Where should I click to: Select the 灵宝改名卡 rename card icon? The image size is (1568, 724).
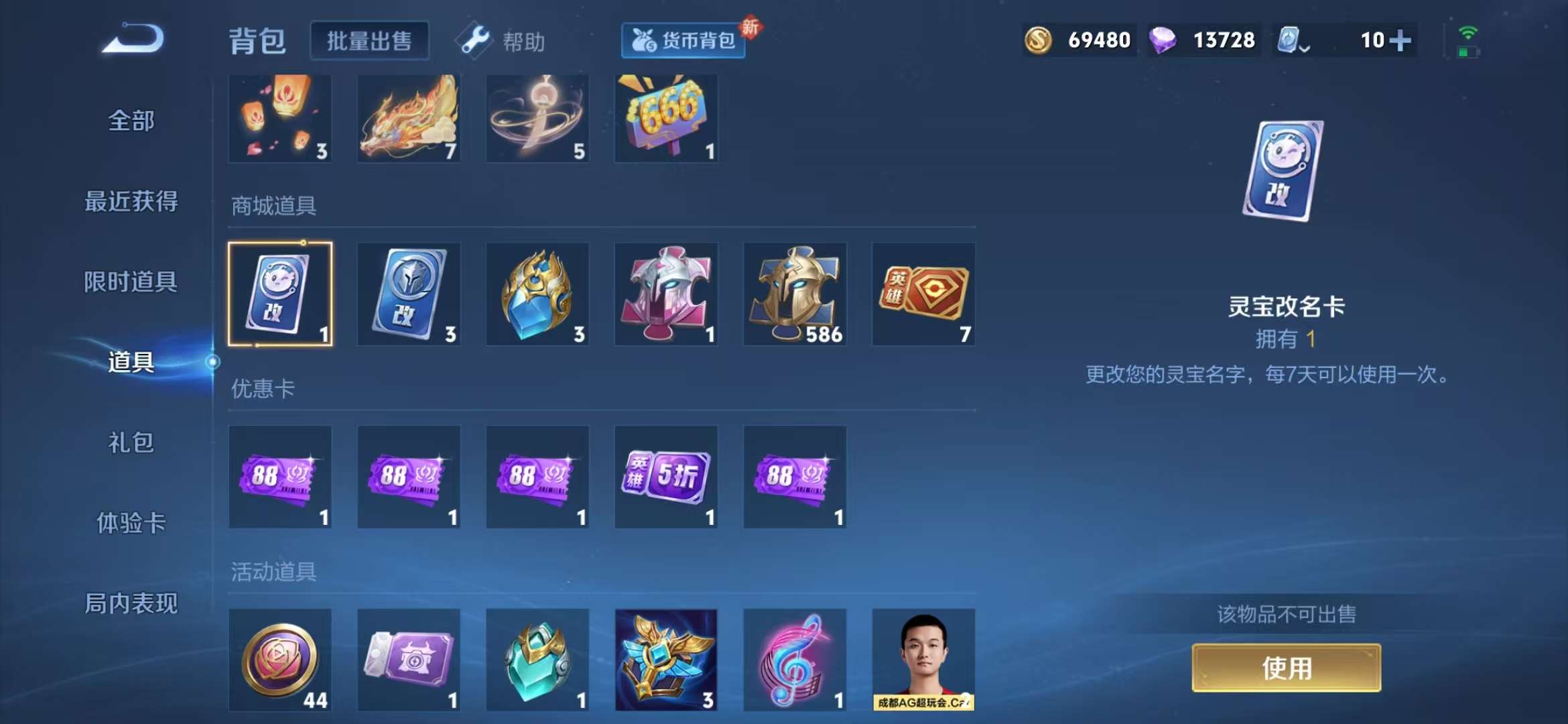click(x=279, y=294)
